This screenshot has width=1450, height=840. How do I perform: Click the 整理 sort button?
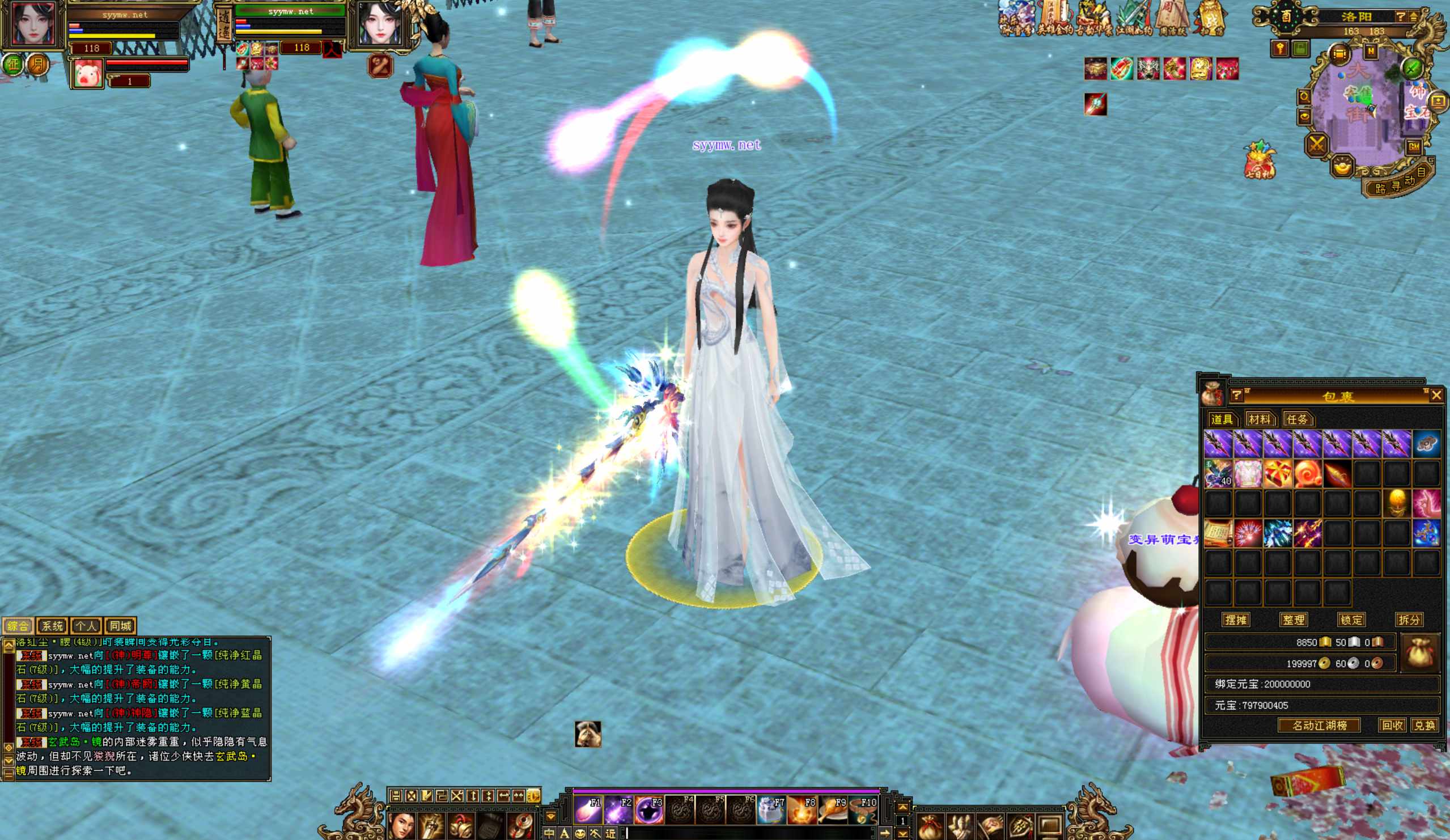1294,620
